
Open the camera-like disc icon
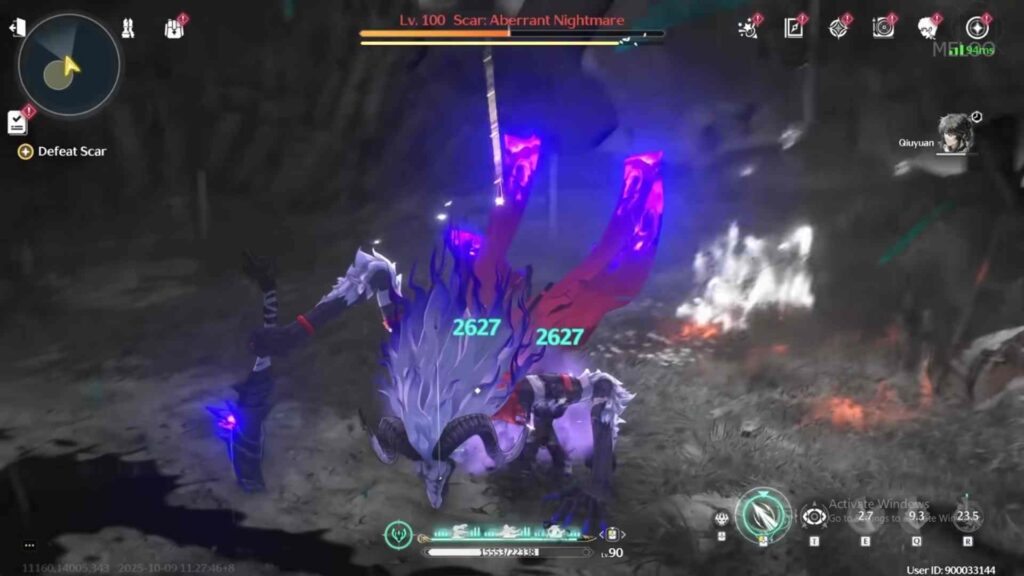883,28
